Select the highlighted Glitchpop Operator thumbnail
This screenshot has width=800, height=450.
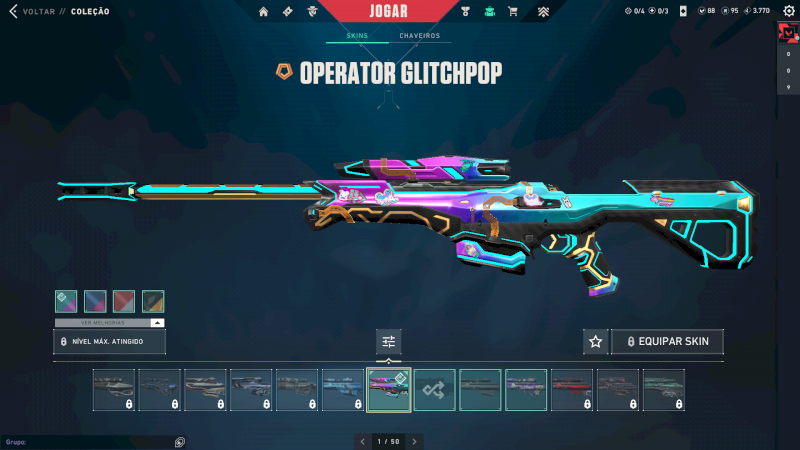389,390
